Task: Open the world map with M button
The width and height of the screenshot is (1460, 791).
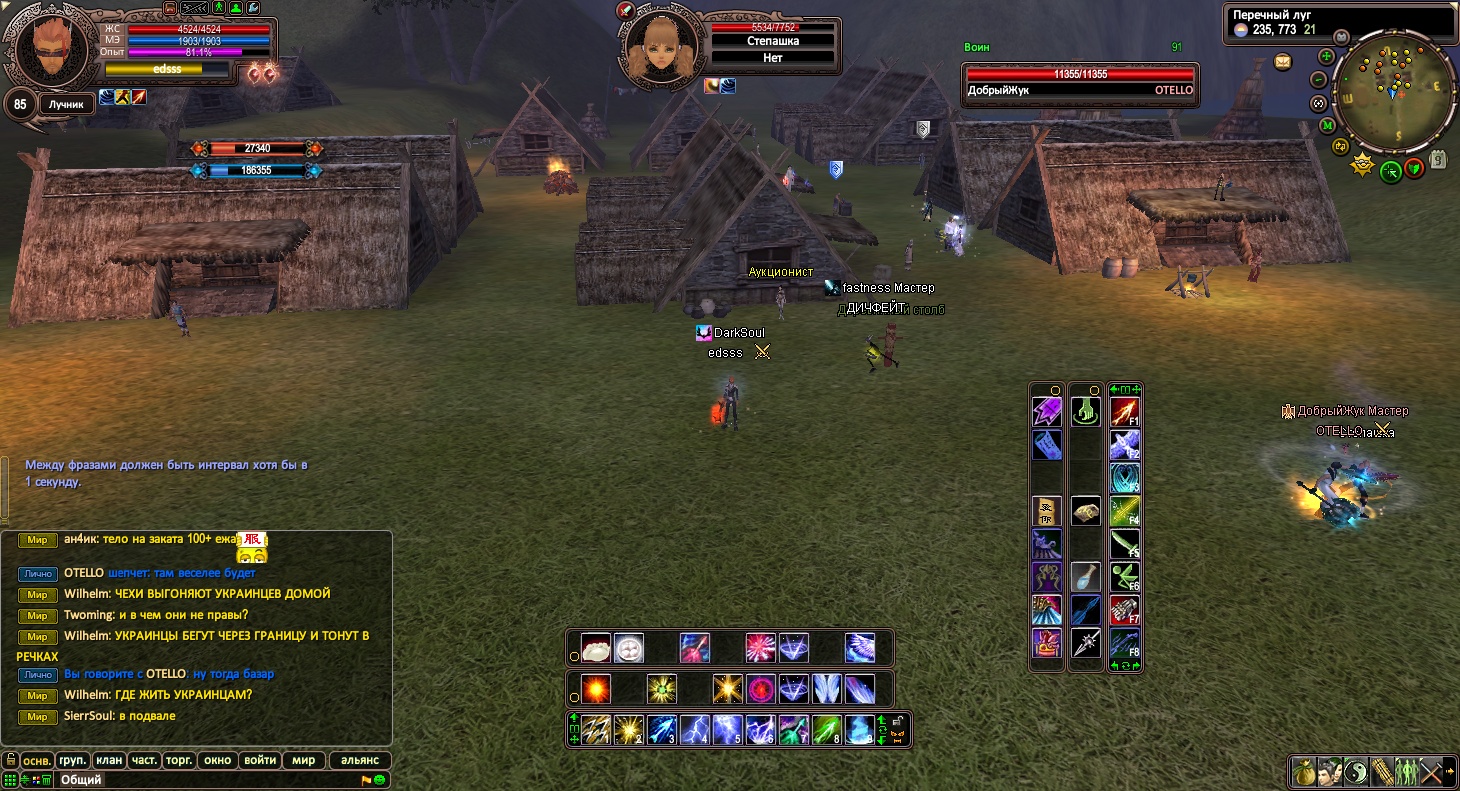Action: 1327,126
